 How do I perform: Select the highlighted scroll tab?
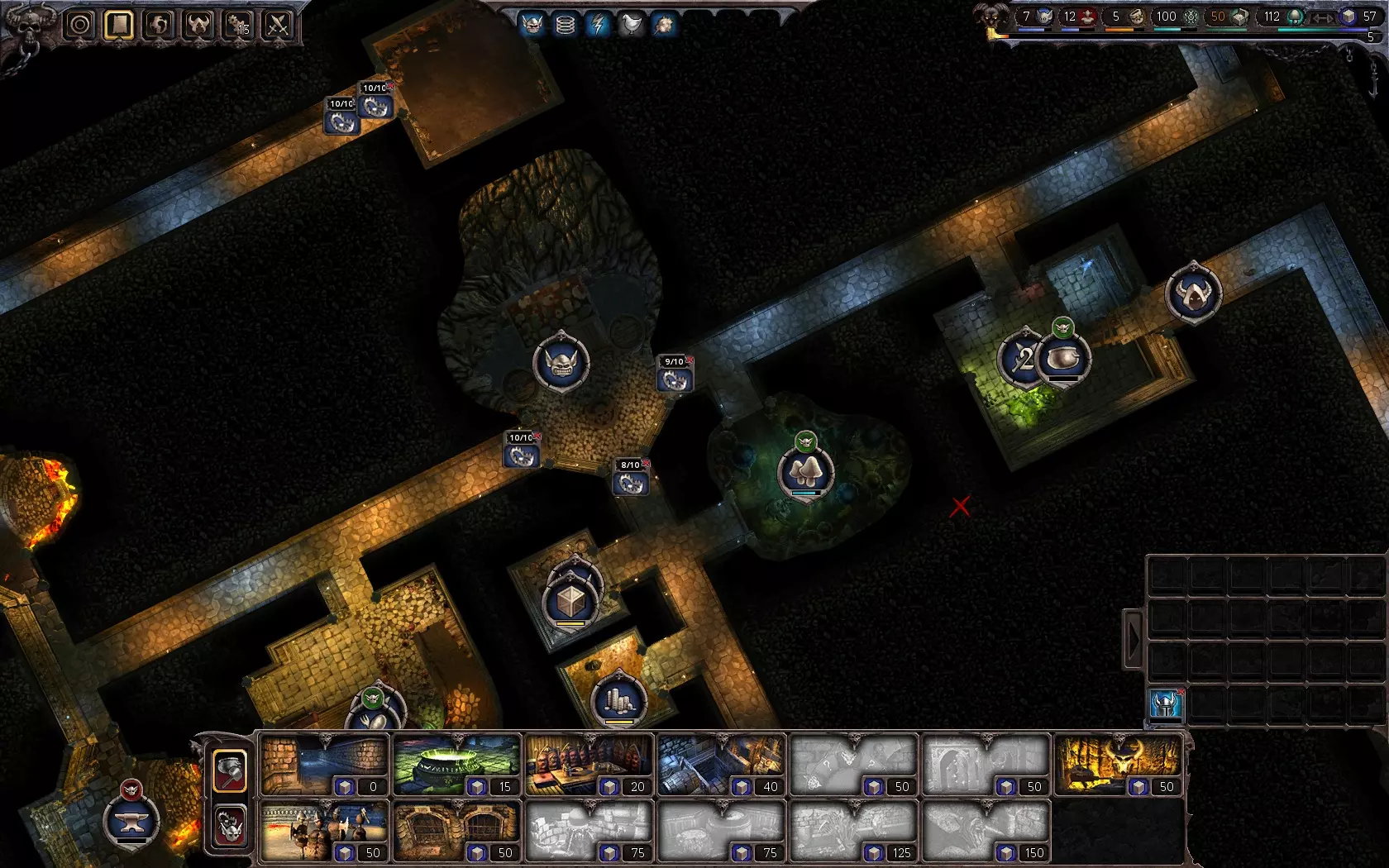[x=119, y=25]
